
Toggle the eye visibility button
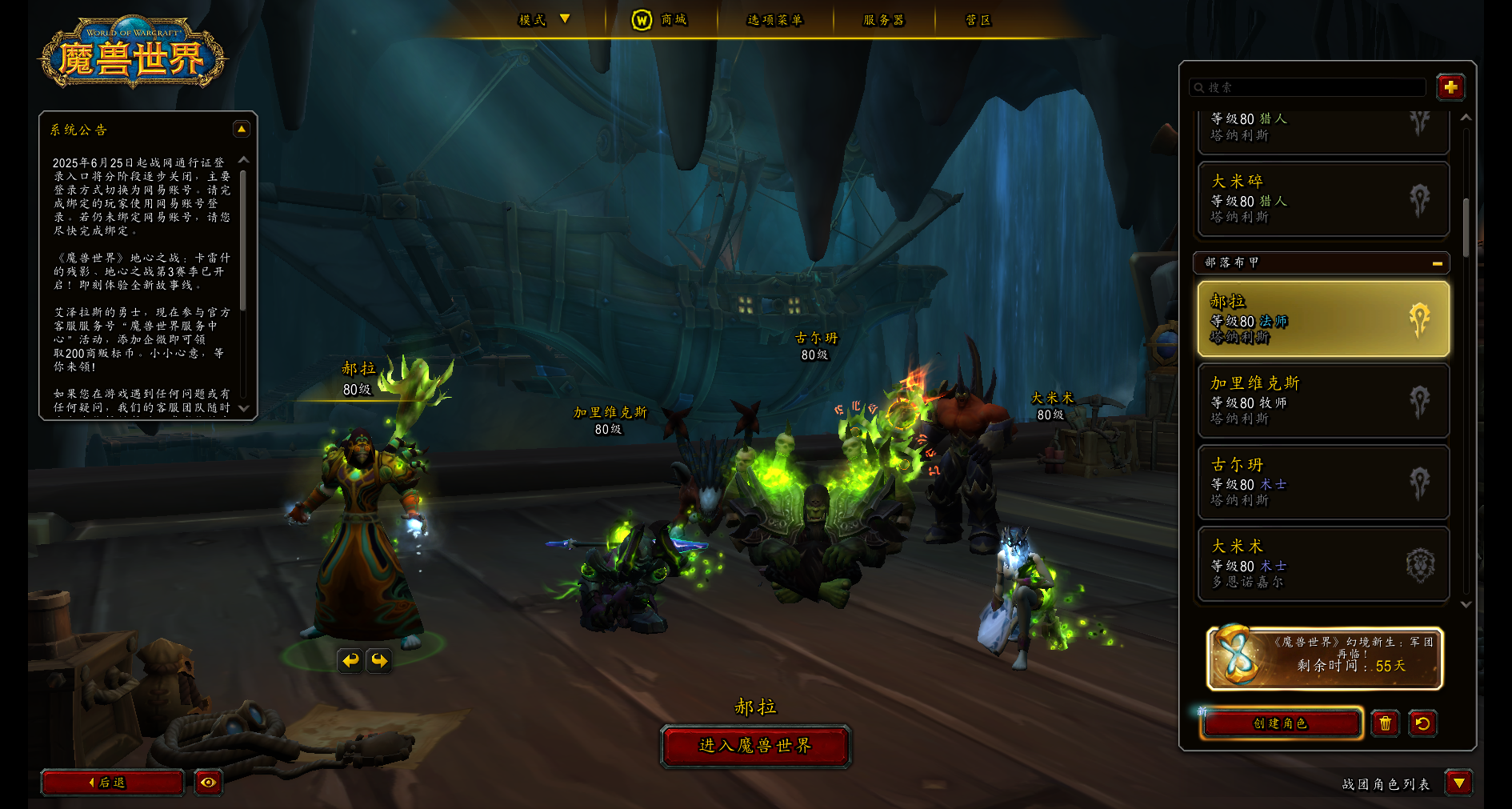[x=209, y=783]
